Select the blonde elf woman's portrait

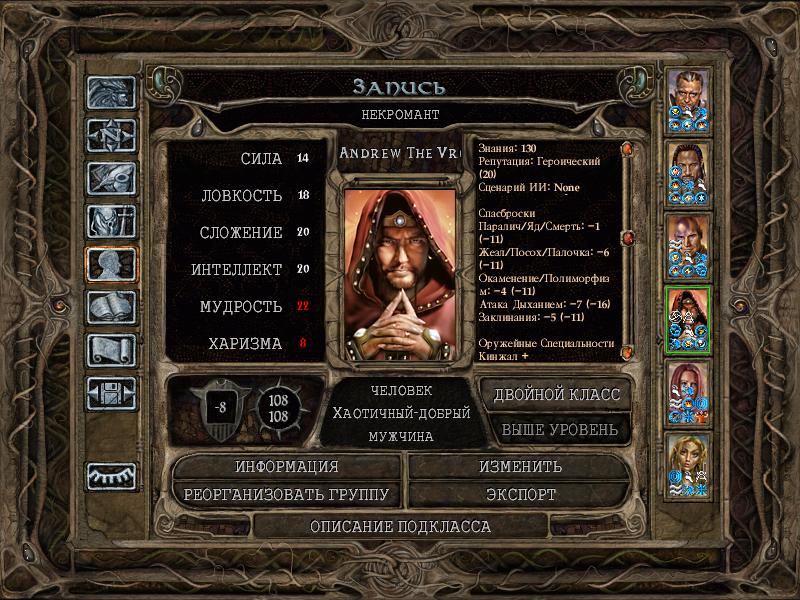pos(688,464)
